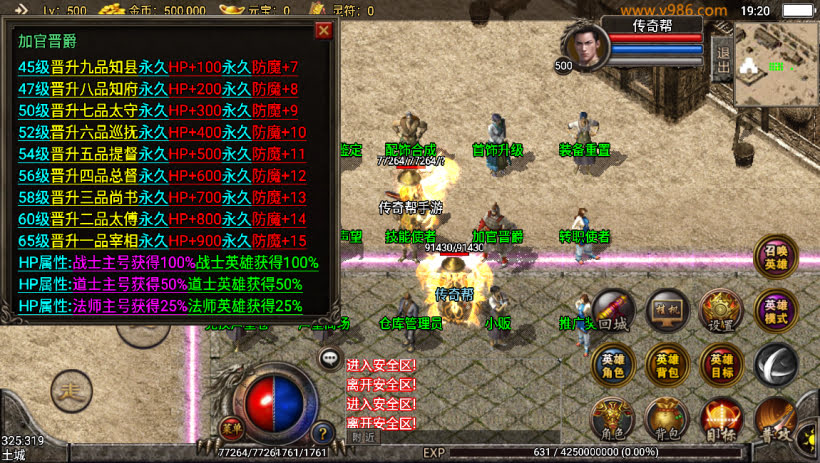Open the red 菜单 menu button
The width and height of the screenshot is (820, 463).
[x=233, y=431]
